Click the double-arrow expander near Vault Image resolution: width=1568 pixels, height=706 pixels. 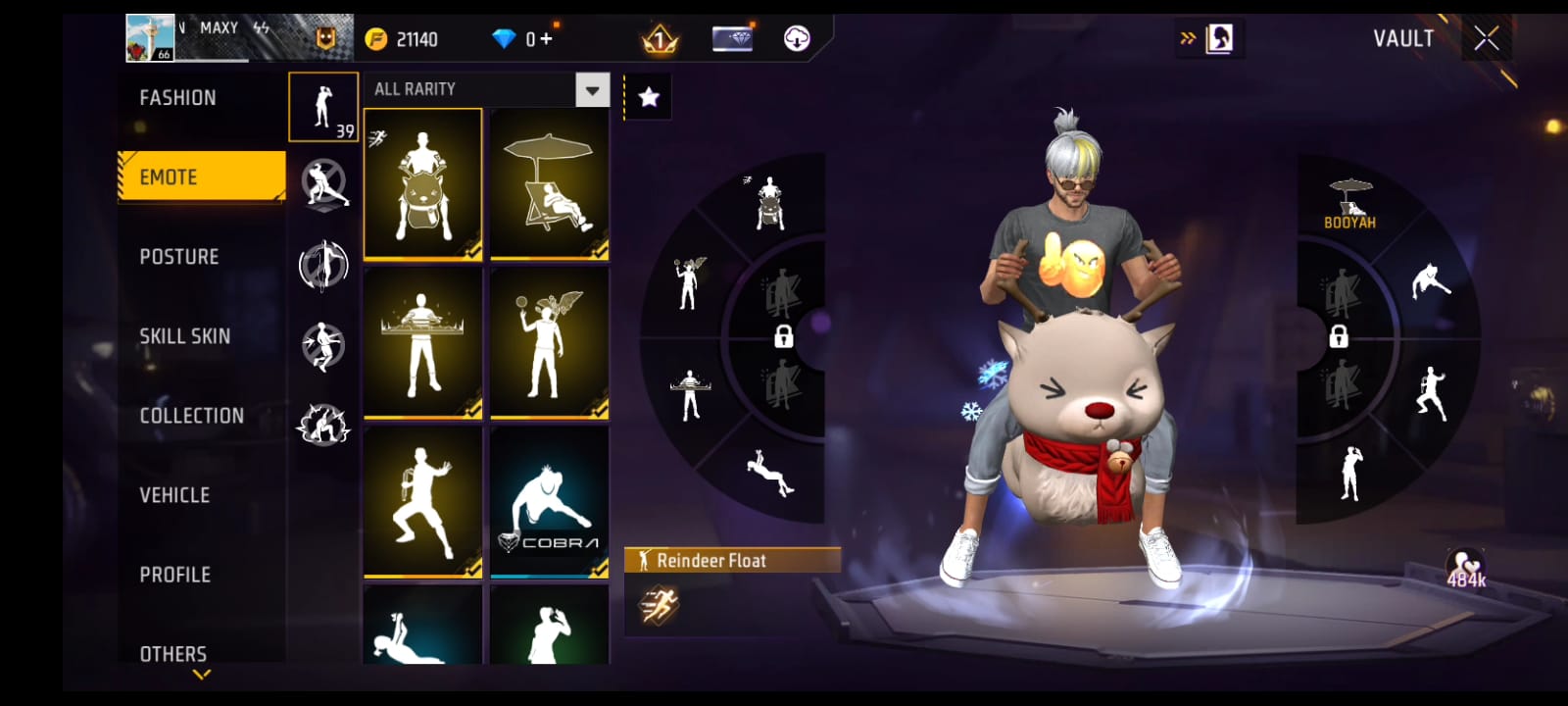click(1188, 36)
